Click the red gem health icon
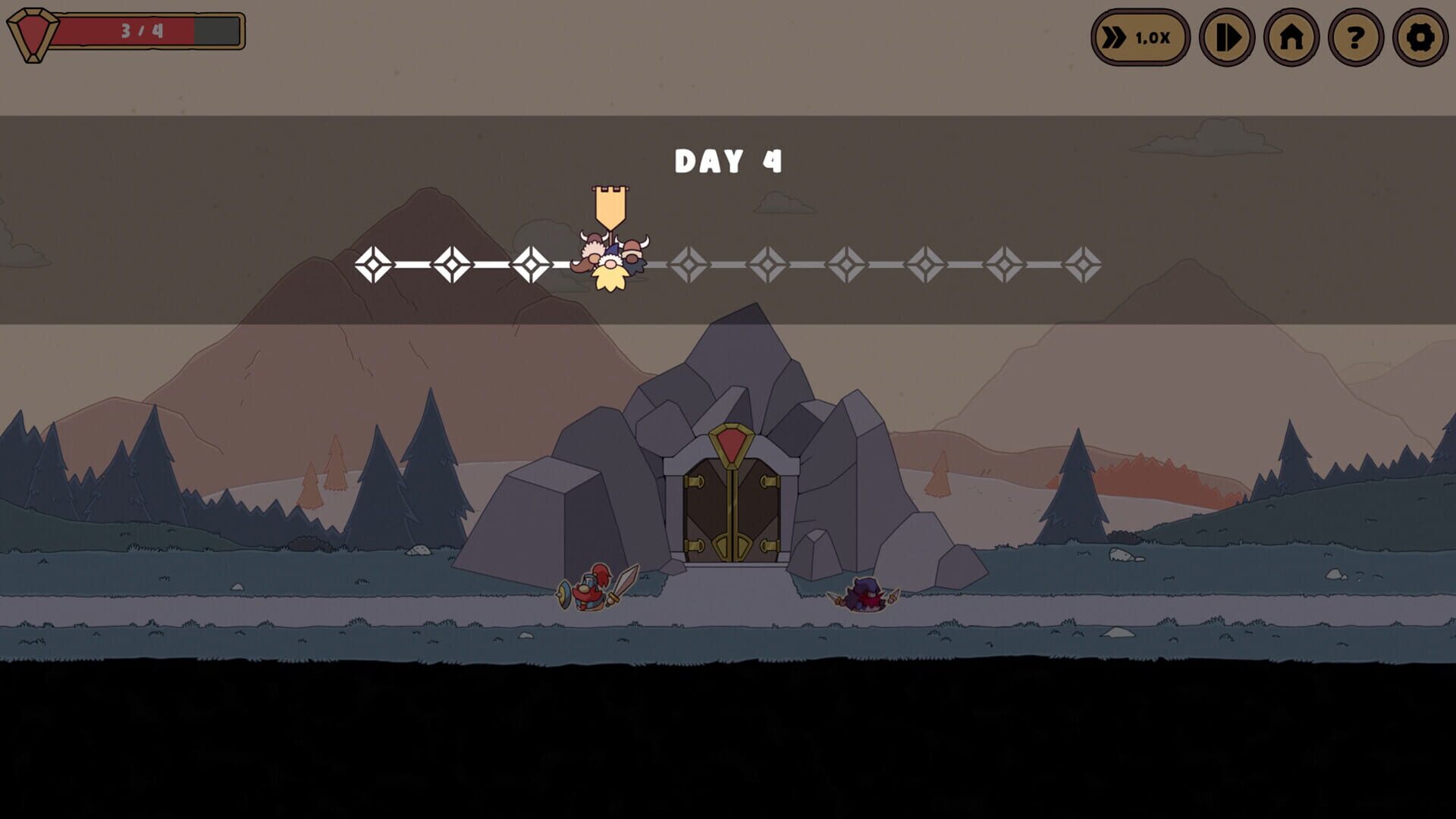The height and width of the screenshot is (819, 1456). click(x=32, y=32)
